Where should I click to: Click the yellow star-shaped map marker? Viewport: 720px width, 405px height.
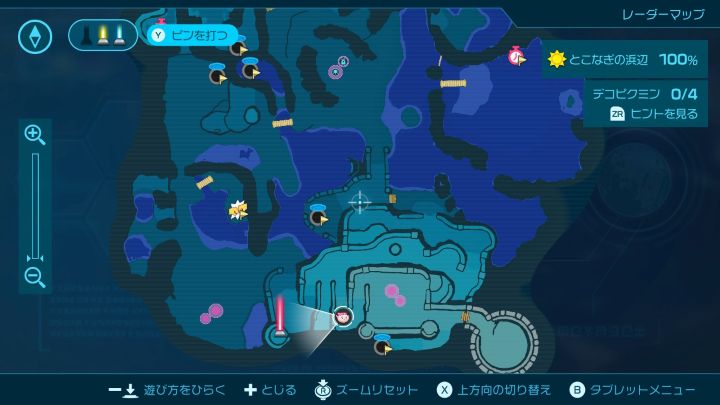coord(238,210)
